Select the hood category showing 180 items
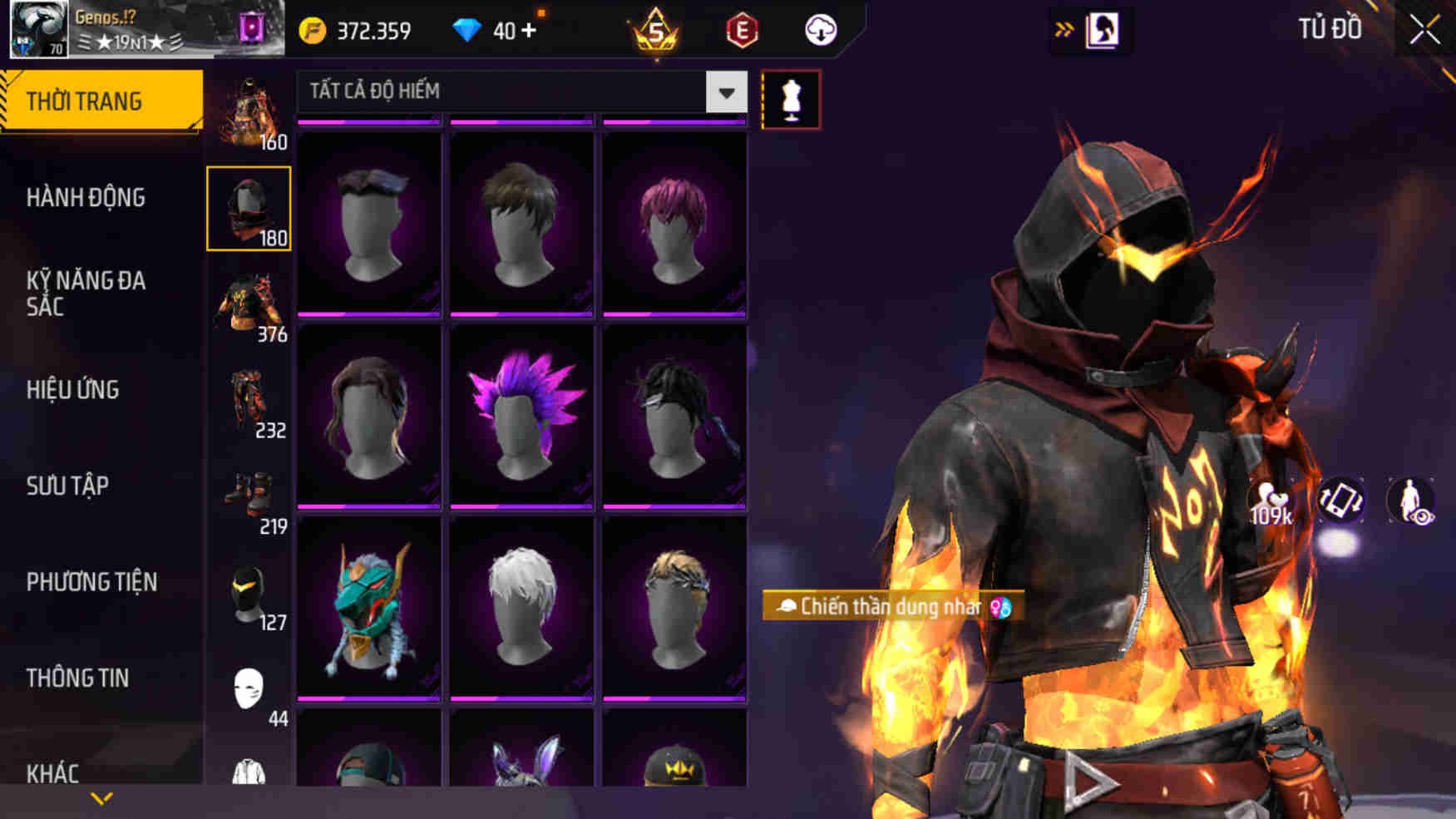Viewport: 1456px width, 819px height. [x=249, y=208]
